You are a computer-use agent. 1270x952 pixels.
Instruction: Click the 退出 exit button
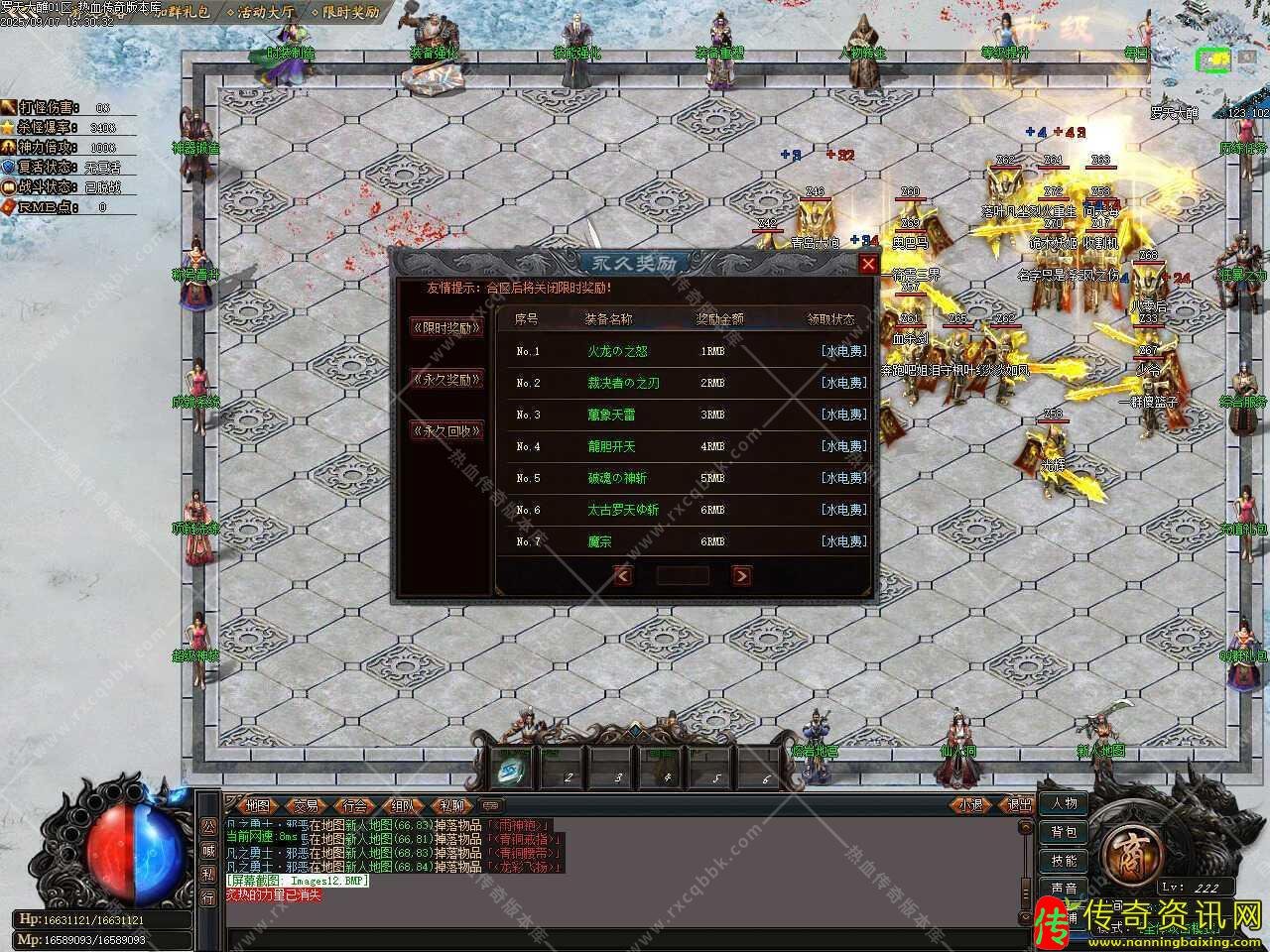1019,805
